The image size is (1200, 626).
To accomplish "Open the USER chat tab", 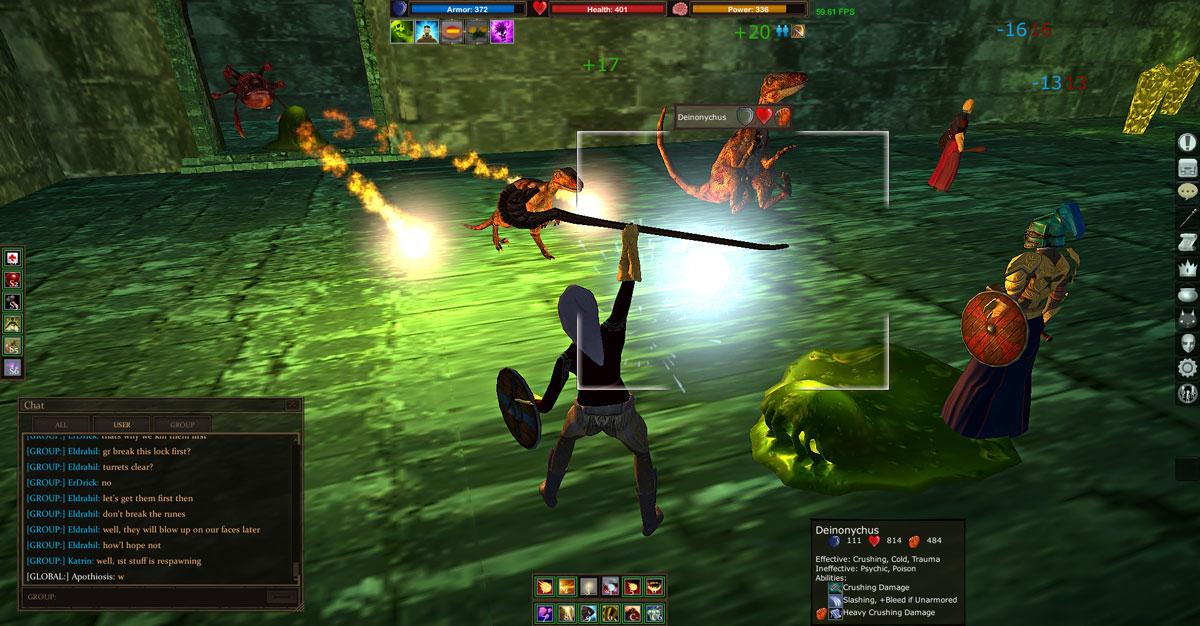I will click(x=122, y=424).
